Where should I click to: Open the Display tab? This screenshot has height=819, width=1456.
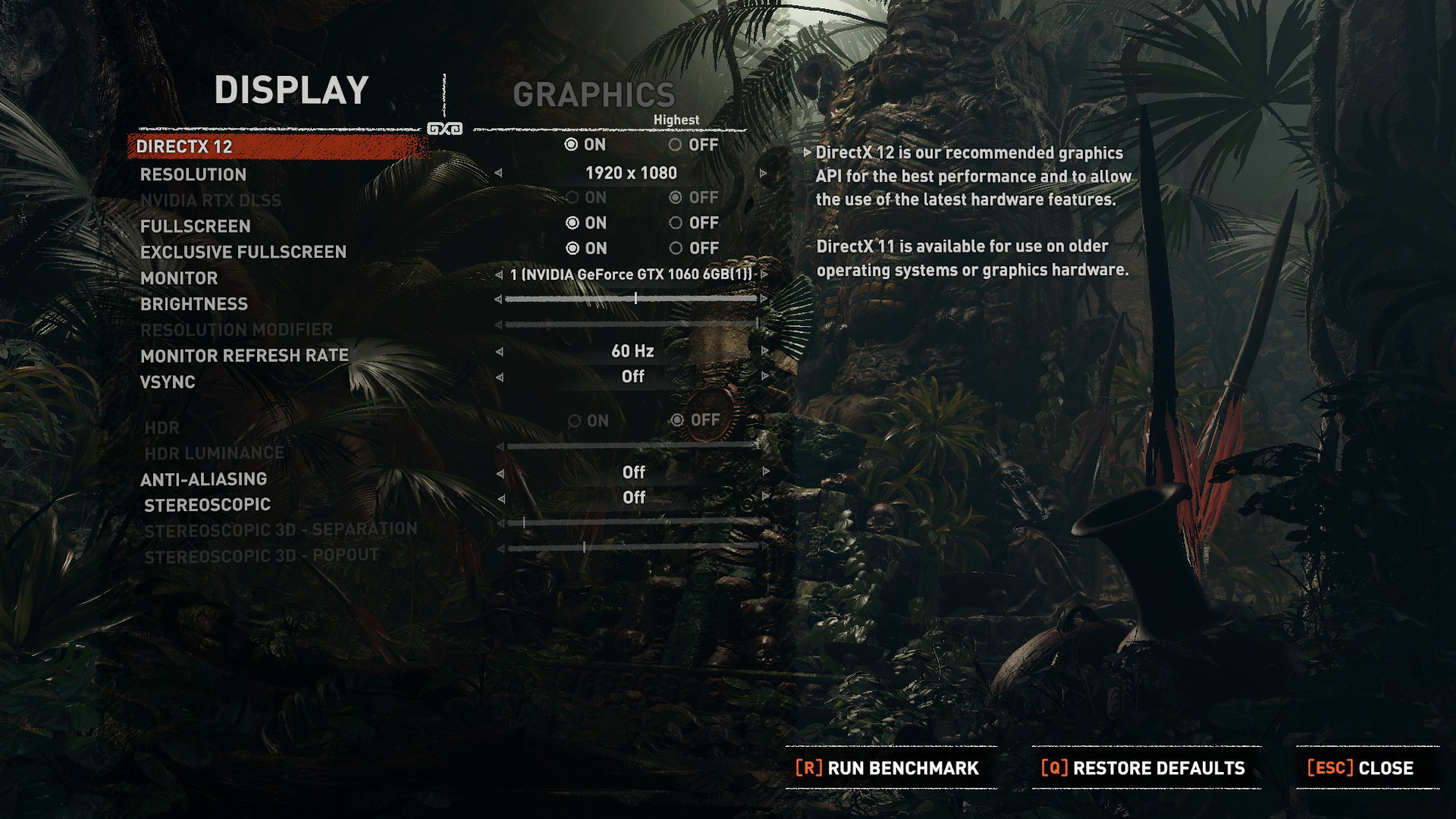point(291,90)
